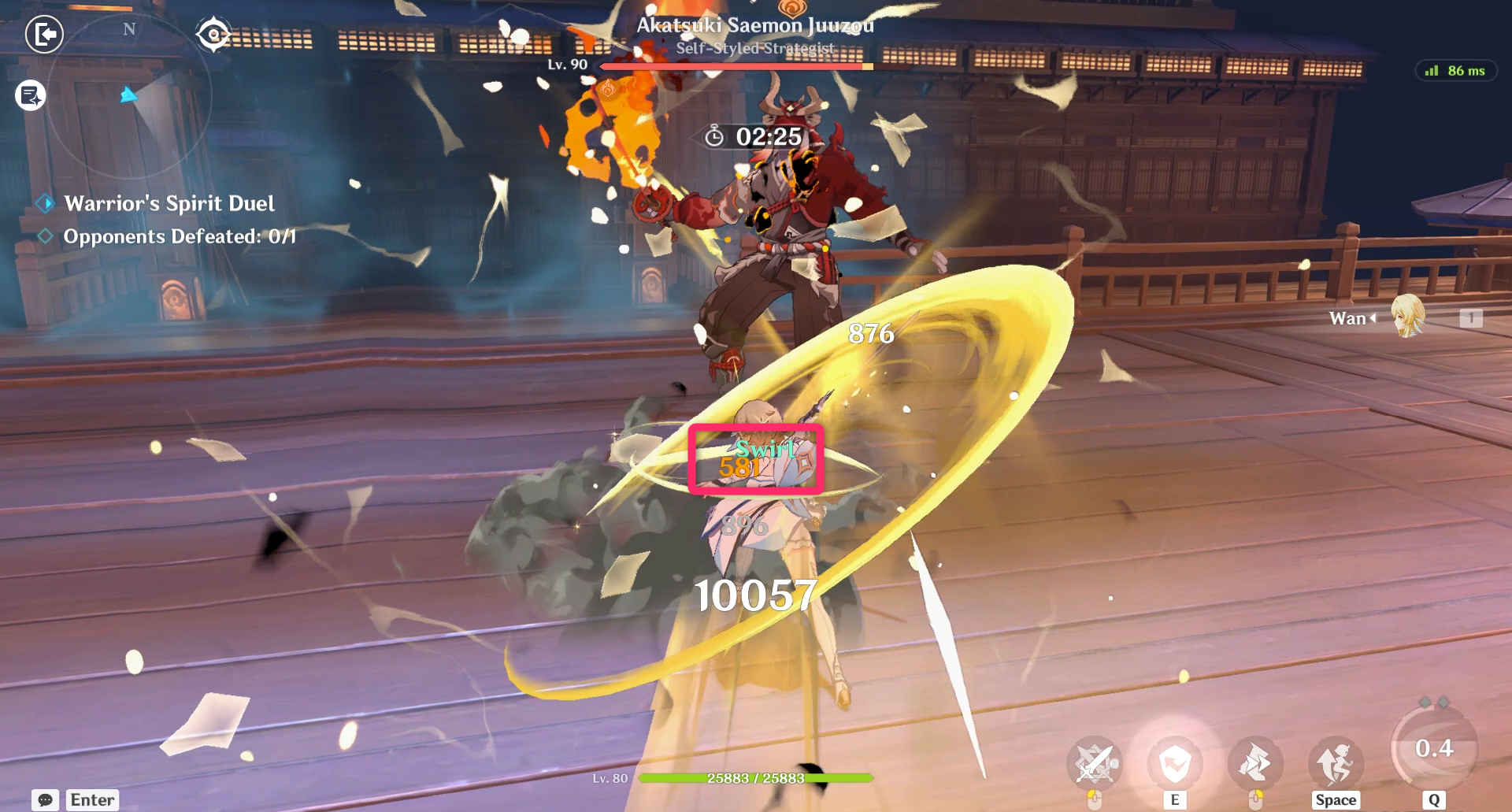Click the paper-shikigami attack skill icon
This screenshot has height=812, width=1512.
click(x=1255, y=762)
